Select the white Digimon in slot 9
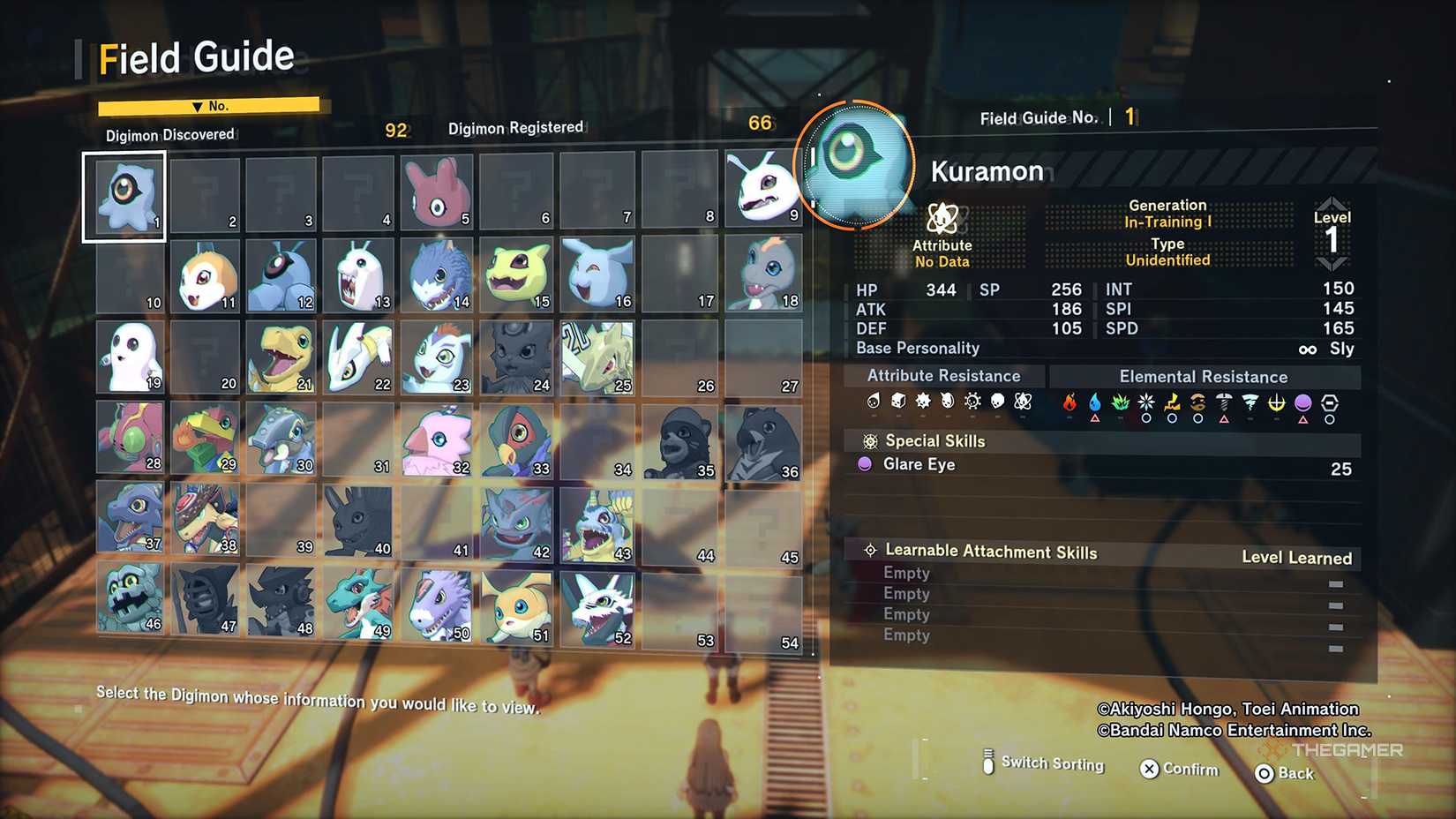Screen dimensions: 1456x819 click(x=763, y=188)
